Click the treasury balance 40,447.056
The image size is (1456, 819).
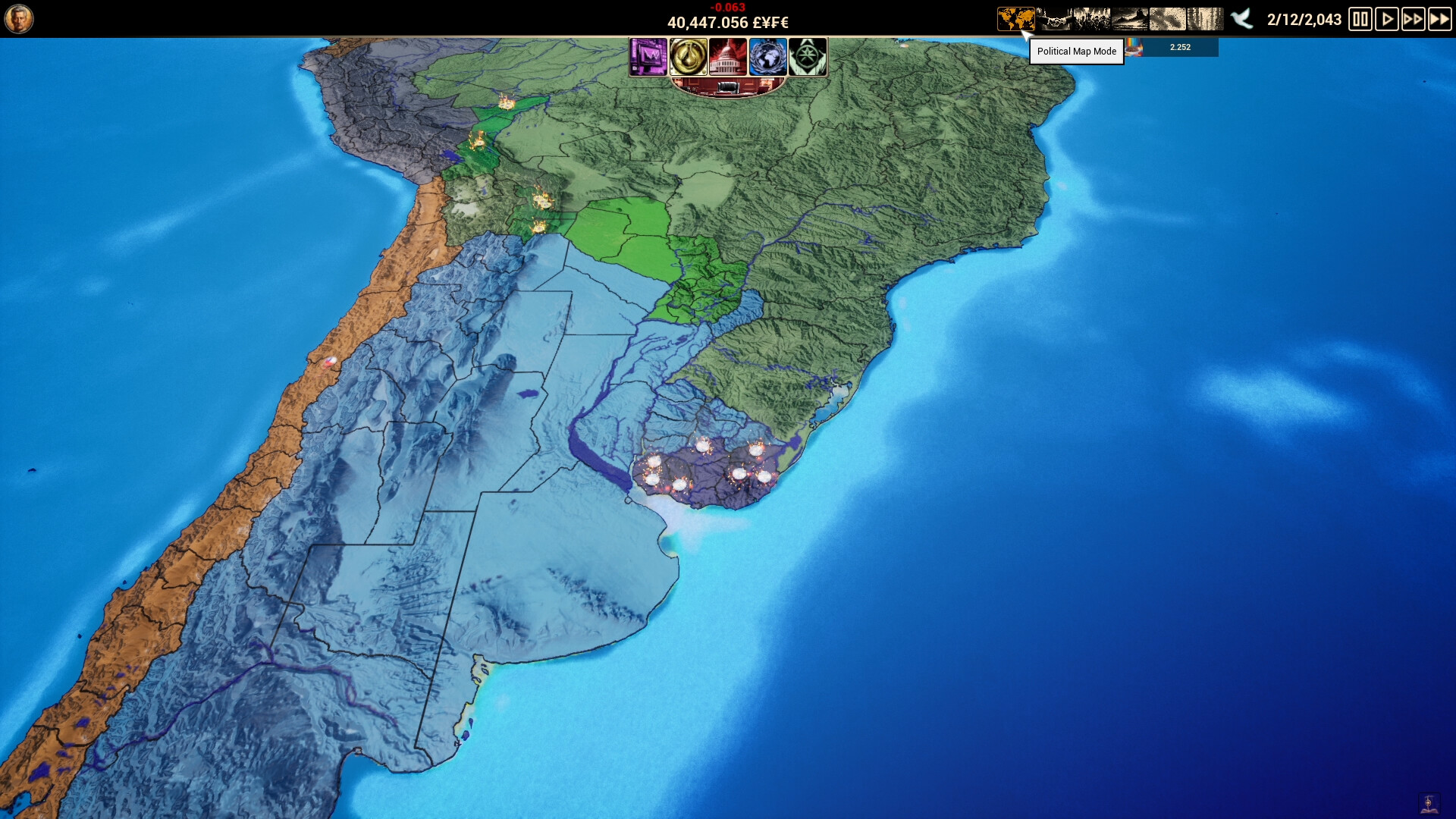tap(726, 22)
